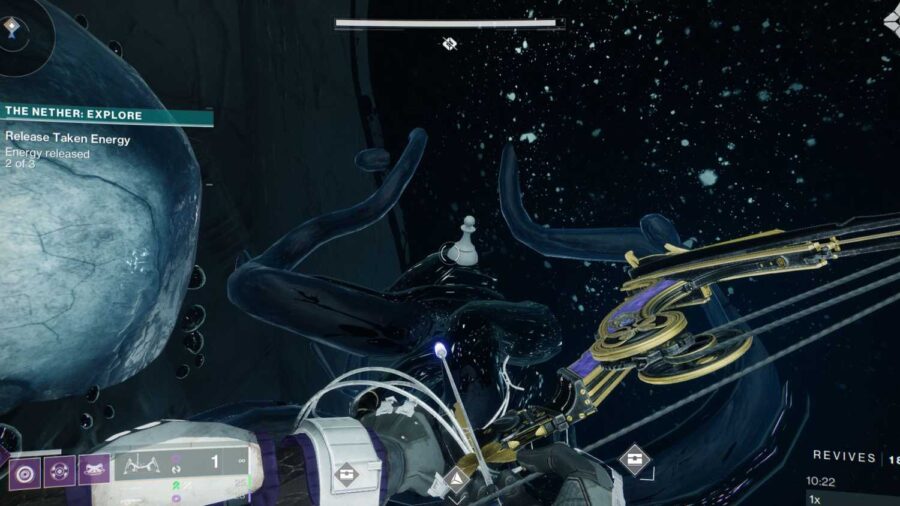The height and width of the screenshot is (506, 900).
Task: Select The Nether: Explore activity banner
Action: point(105,115)
